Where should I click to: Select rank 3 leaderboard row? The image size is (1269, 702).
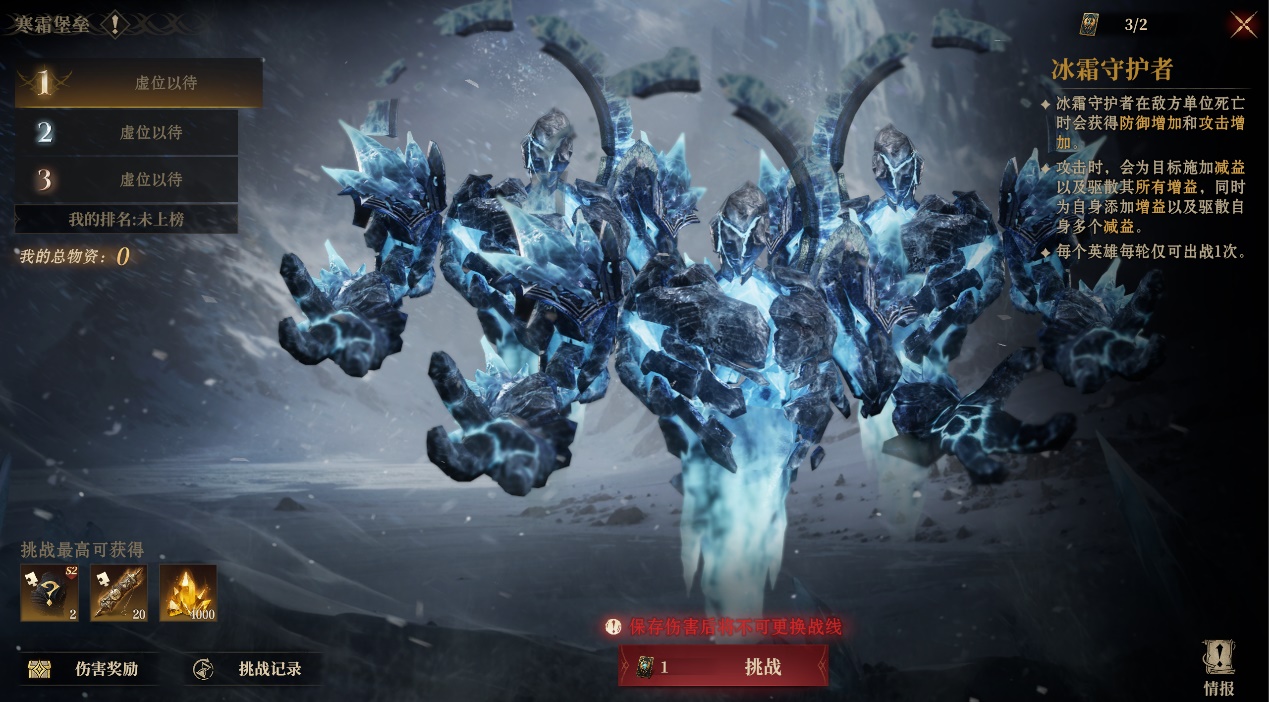click(126, 180)
